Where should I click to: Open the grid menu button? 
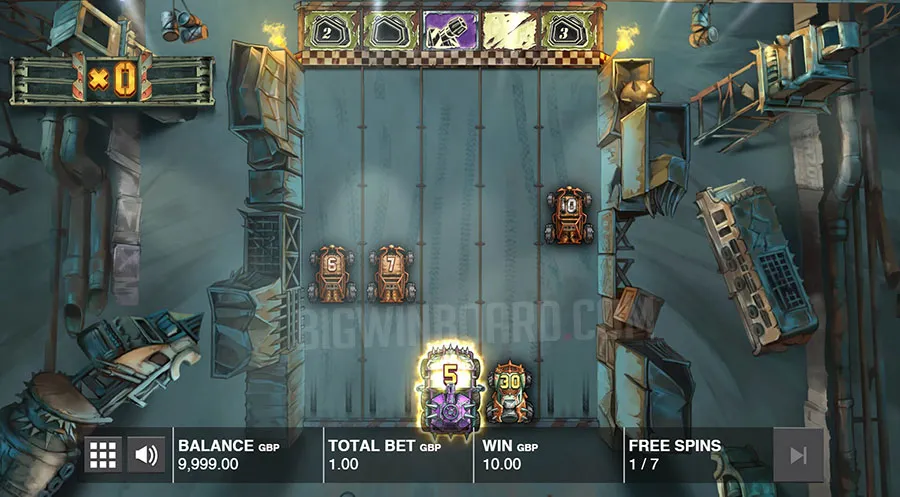click(x=103, y=455)
